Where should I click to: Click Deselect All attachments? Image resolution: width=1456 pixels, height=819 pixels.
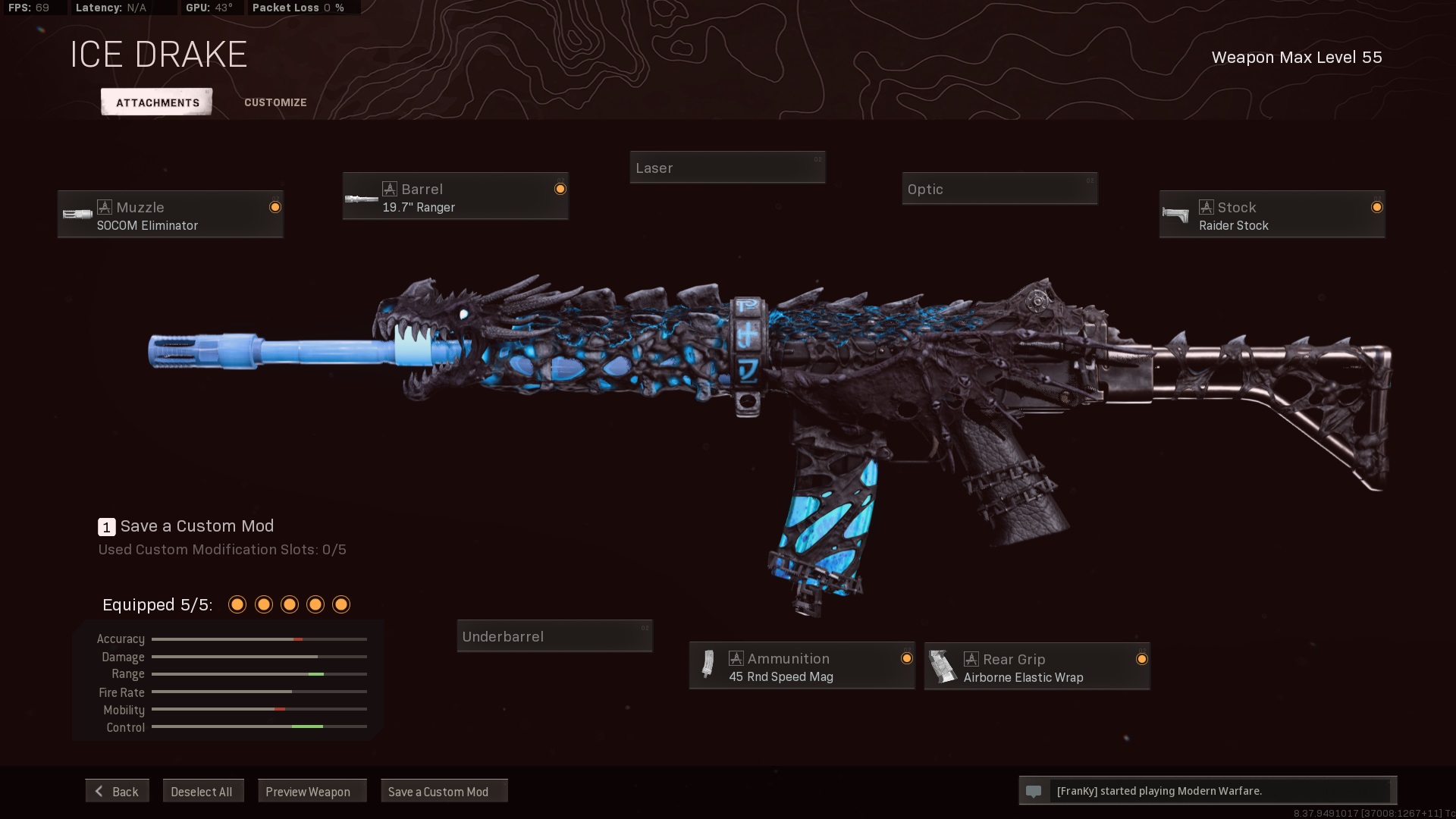202,791
